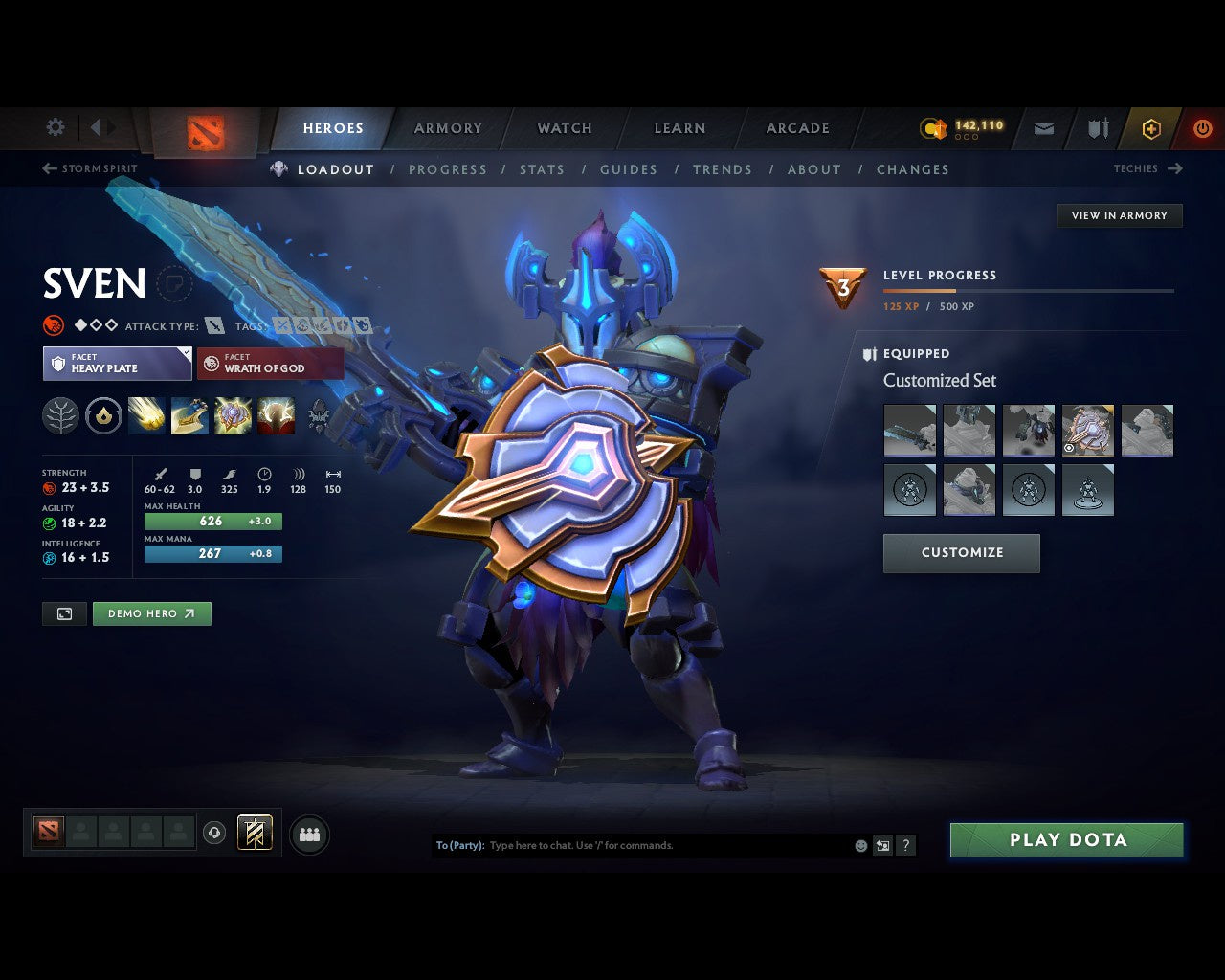
Task: Open Dota Plus with the gold hexagon icon
Action: (x=1151, y=128)
